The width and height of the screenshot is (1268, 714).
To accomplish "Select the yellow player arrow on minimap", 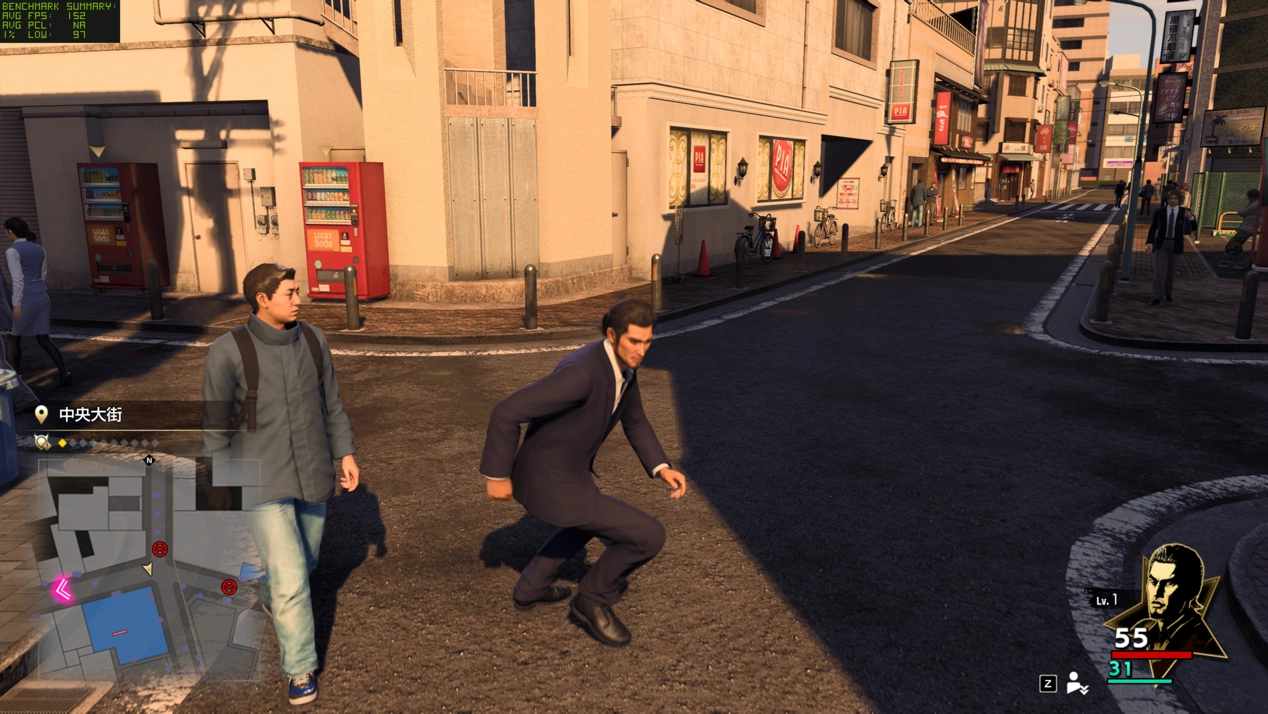I will [x=147, y=569].
